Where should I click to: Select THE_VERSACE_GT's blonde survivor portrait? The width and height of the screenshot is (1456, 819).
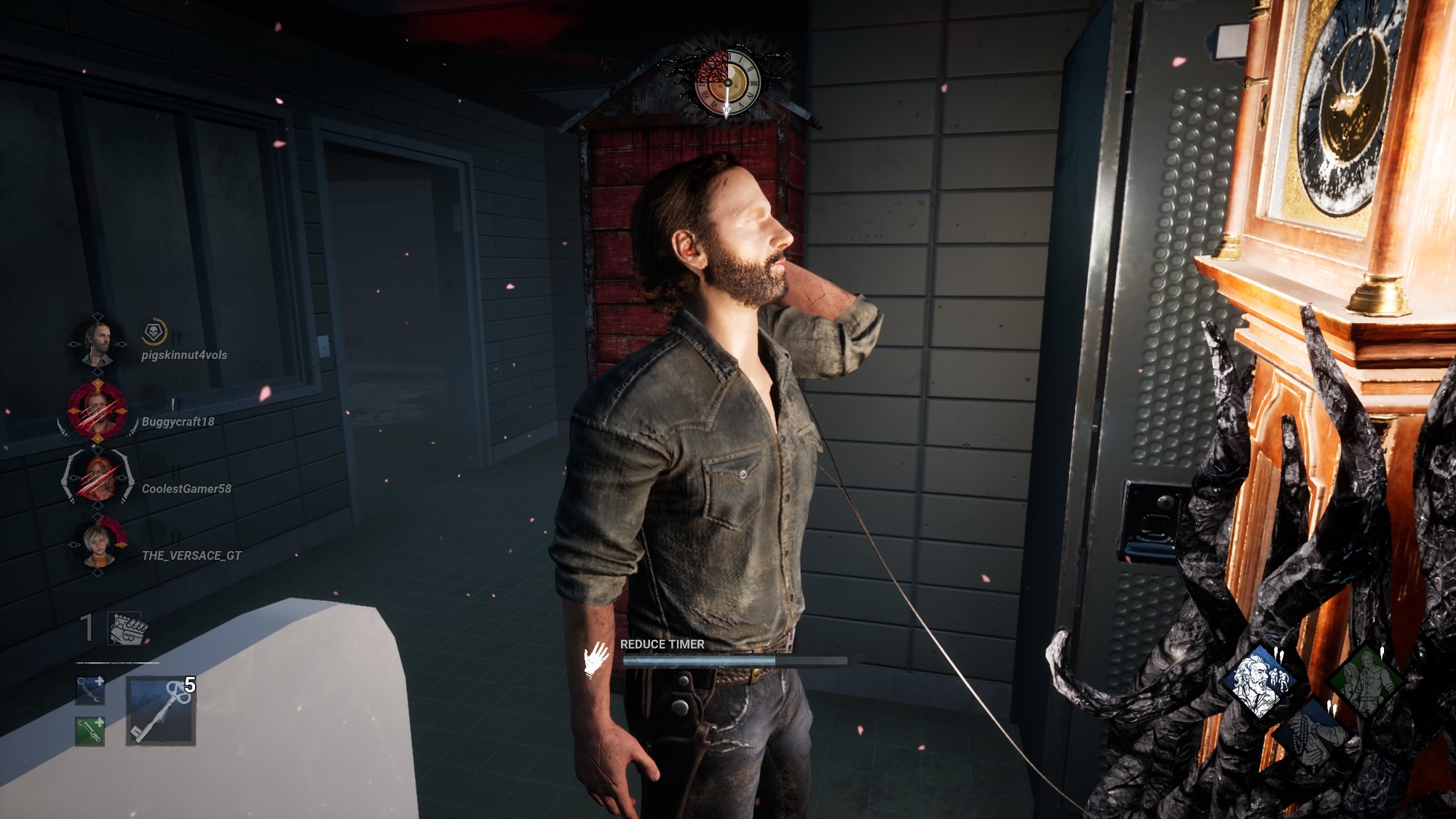click(x=98, y=545)
